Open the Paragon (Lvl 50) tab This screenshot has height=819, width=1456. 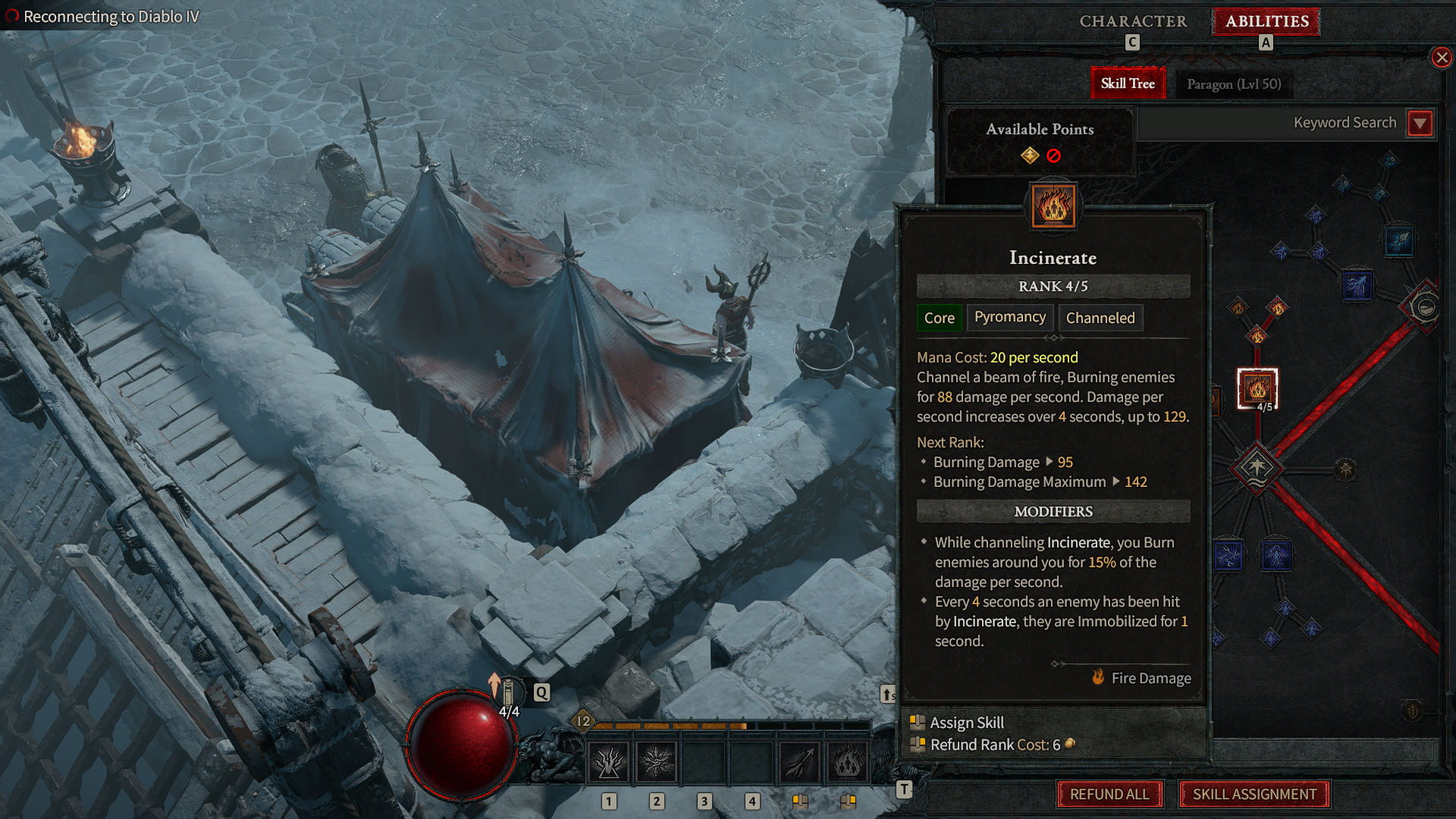click(x=1234, y=83)
